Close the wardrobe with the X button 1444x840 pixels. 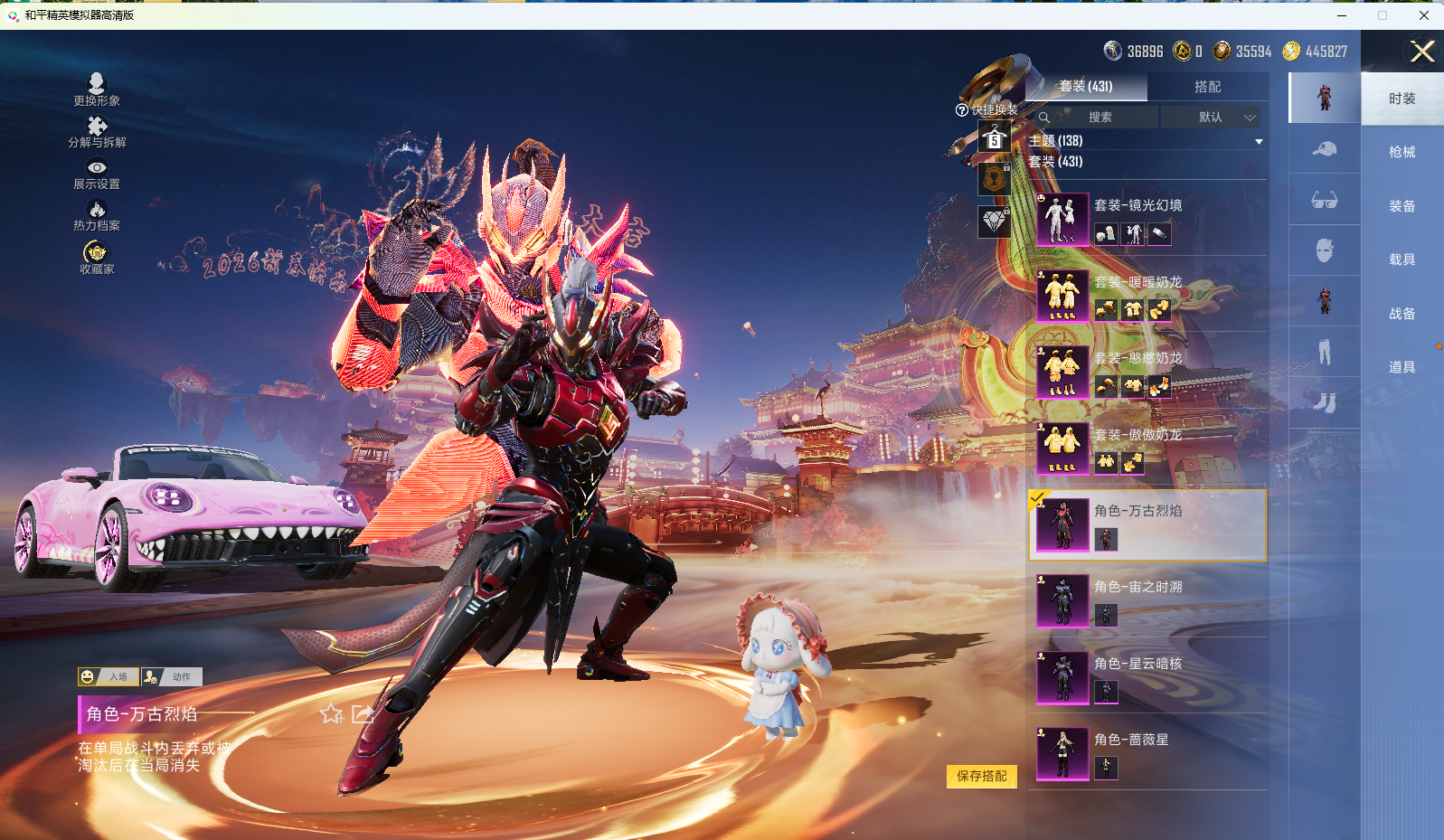point(1422,52)
